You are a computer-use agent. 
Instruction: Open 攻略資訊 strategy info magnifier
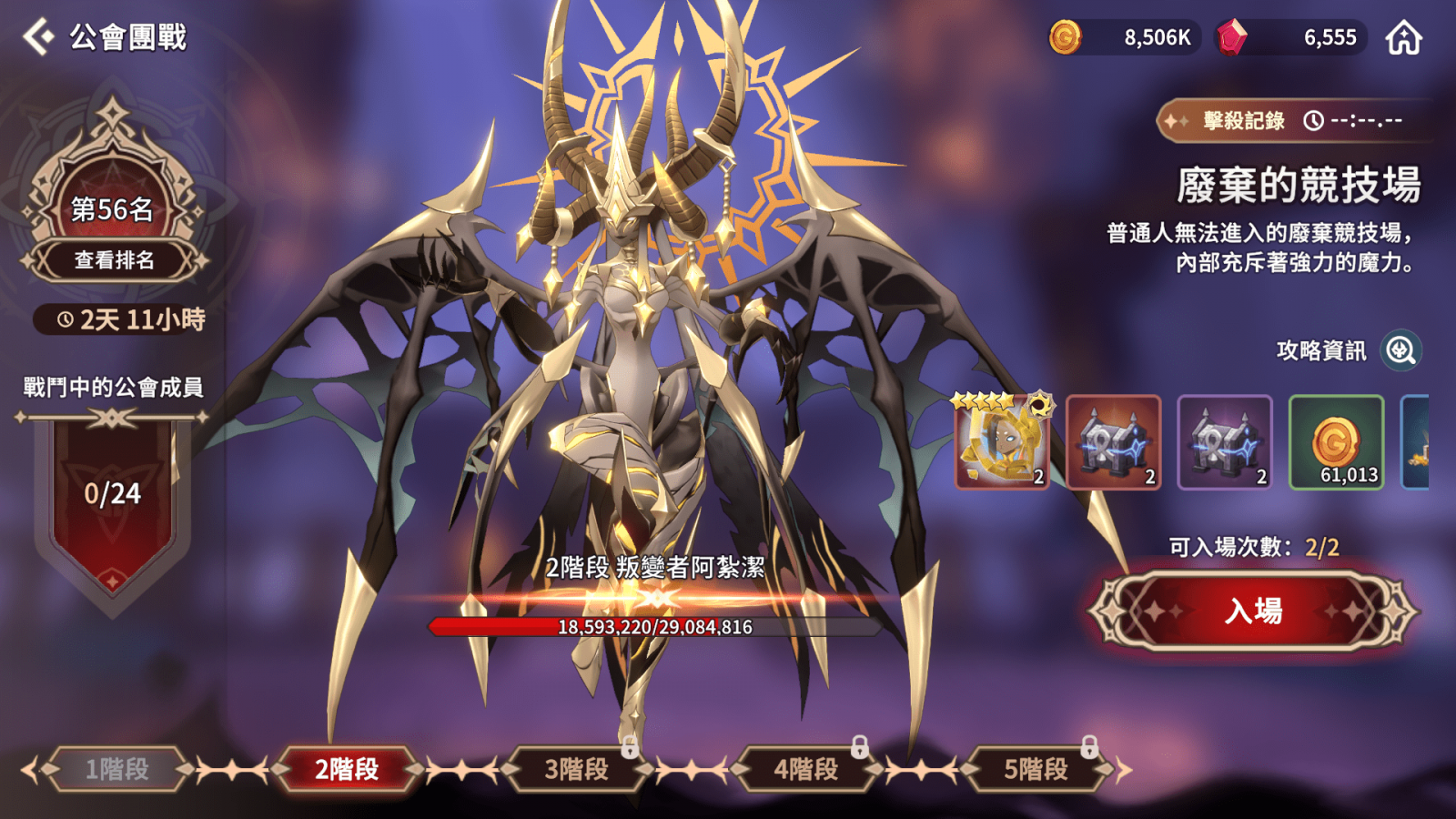point(1401,350)
